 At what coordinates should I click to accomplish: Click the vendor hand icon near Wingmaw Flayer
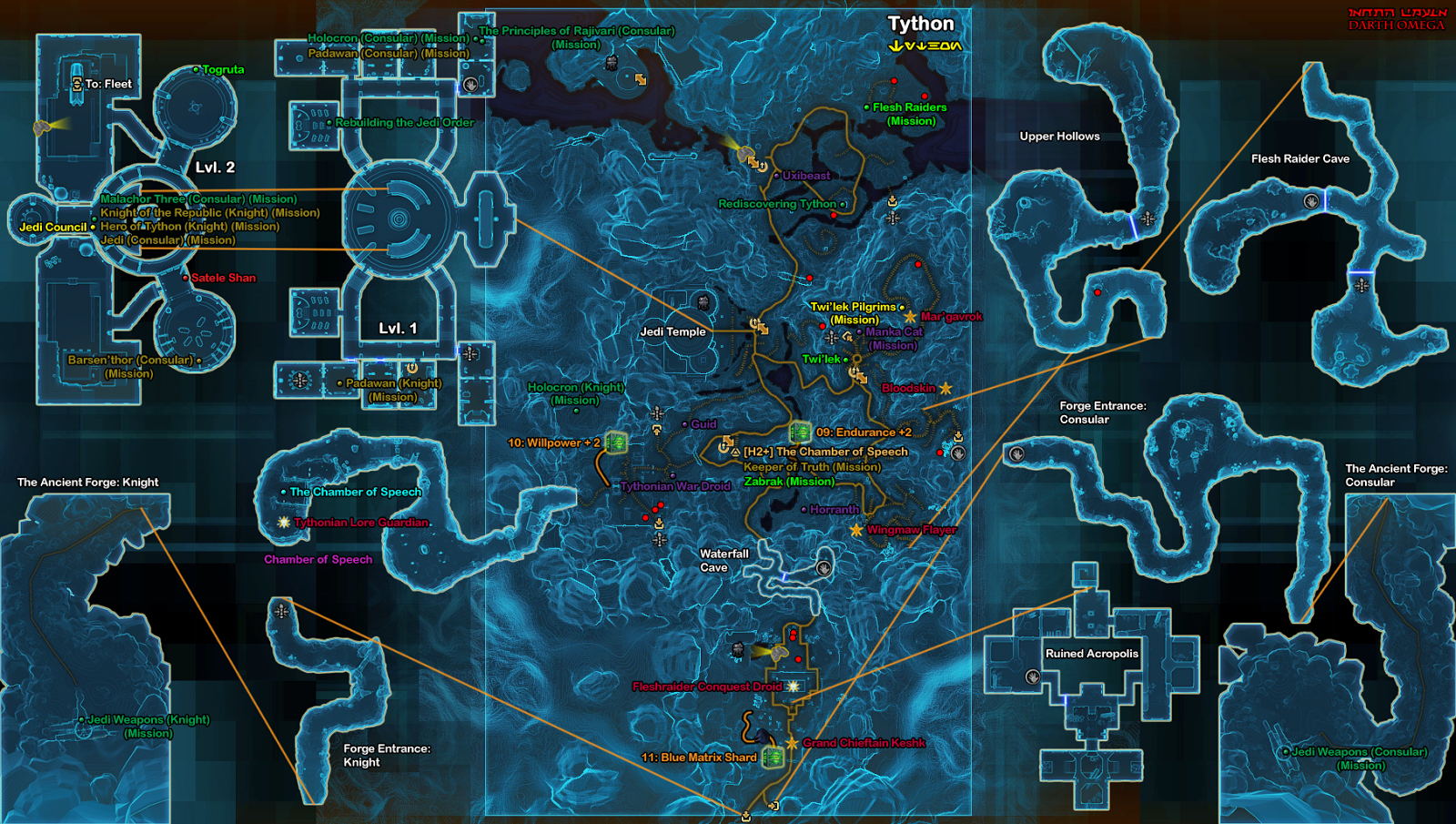(957, 453)
